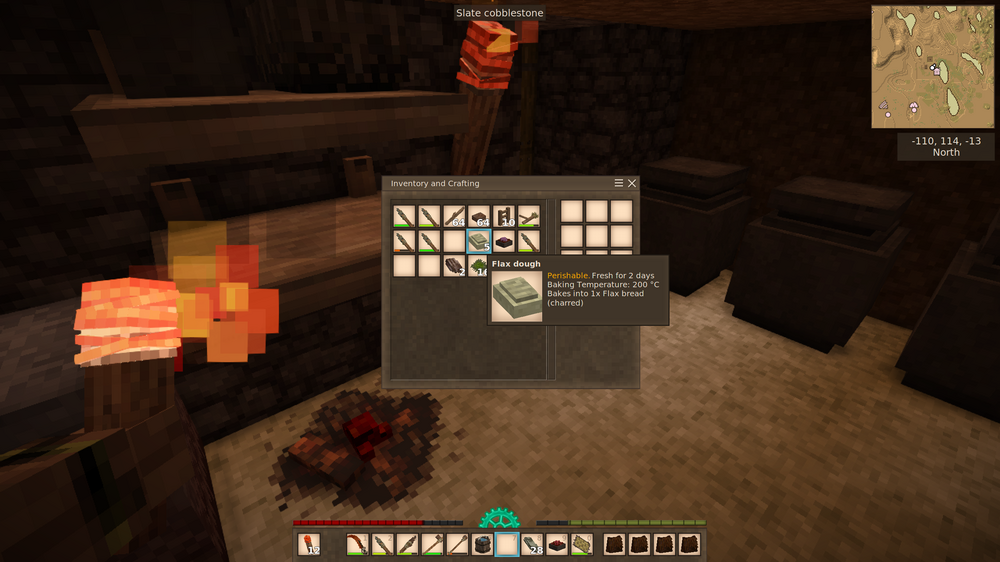This screenshot has width=1000, height=562.
Task: Select the stick stack of 64
Action: 454,215
